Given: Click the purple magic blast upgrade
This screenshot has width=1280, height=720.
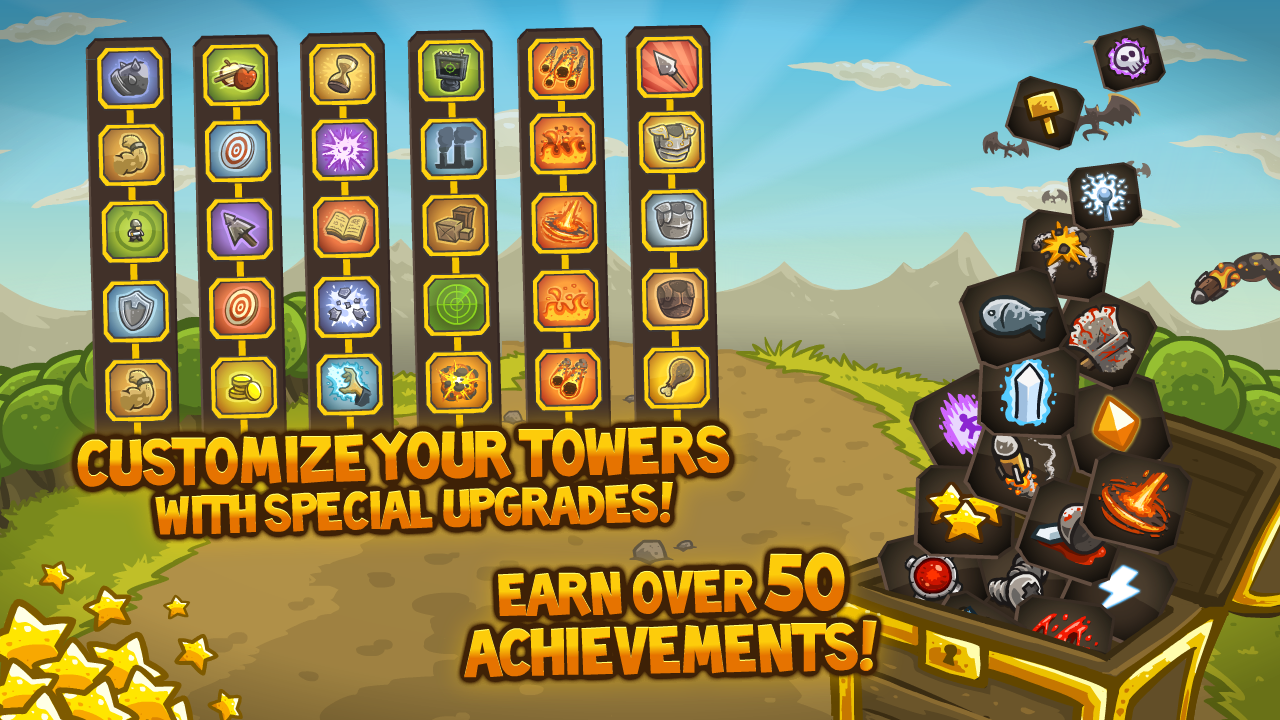Looking at the screenshot, I should [345, 148].
